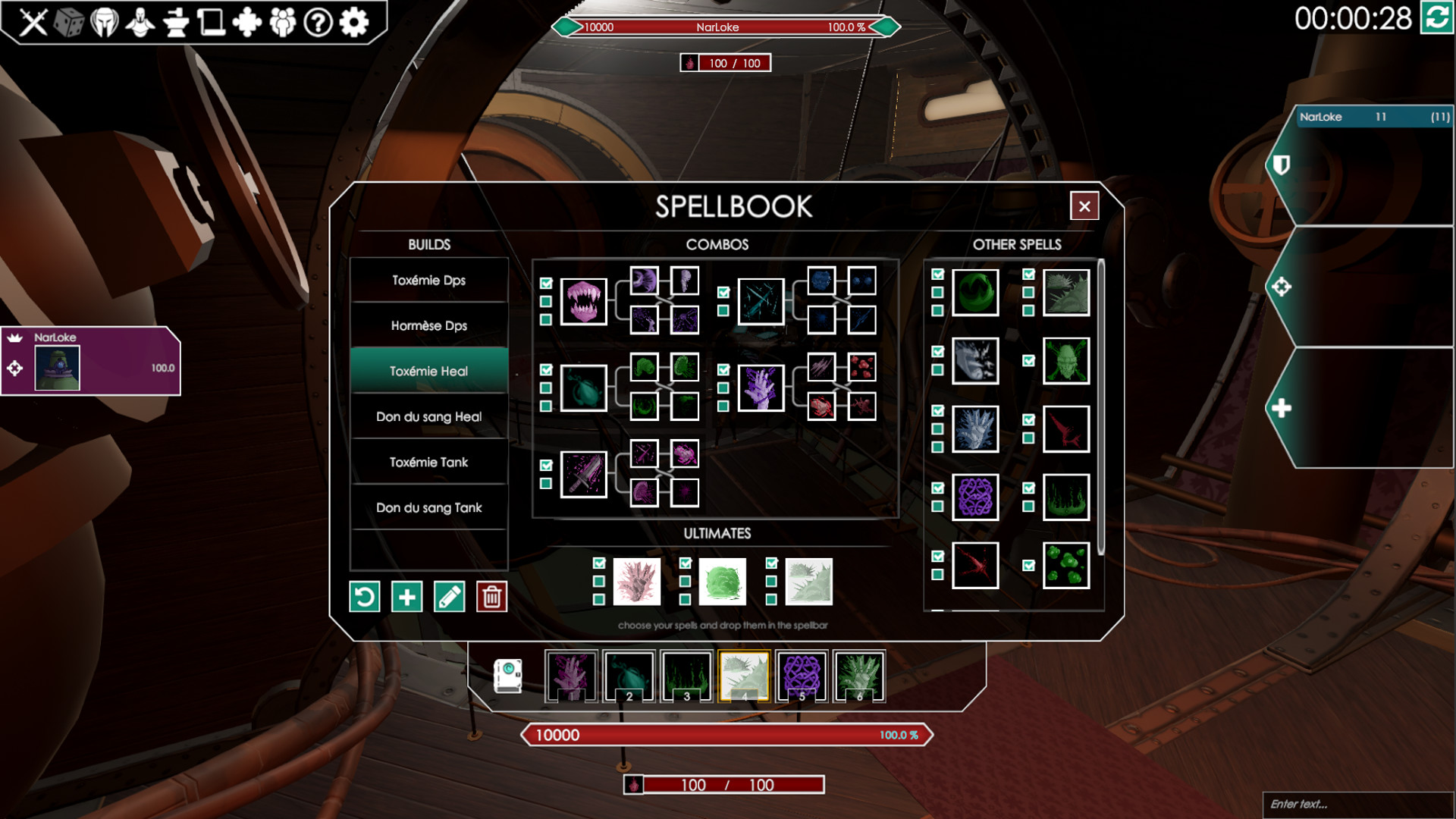Image resolution: width=1456 pixels, height=819 pixels.
Task: Focus the Enter text chat box
Action: 1357,804
